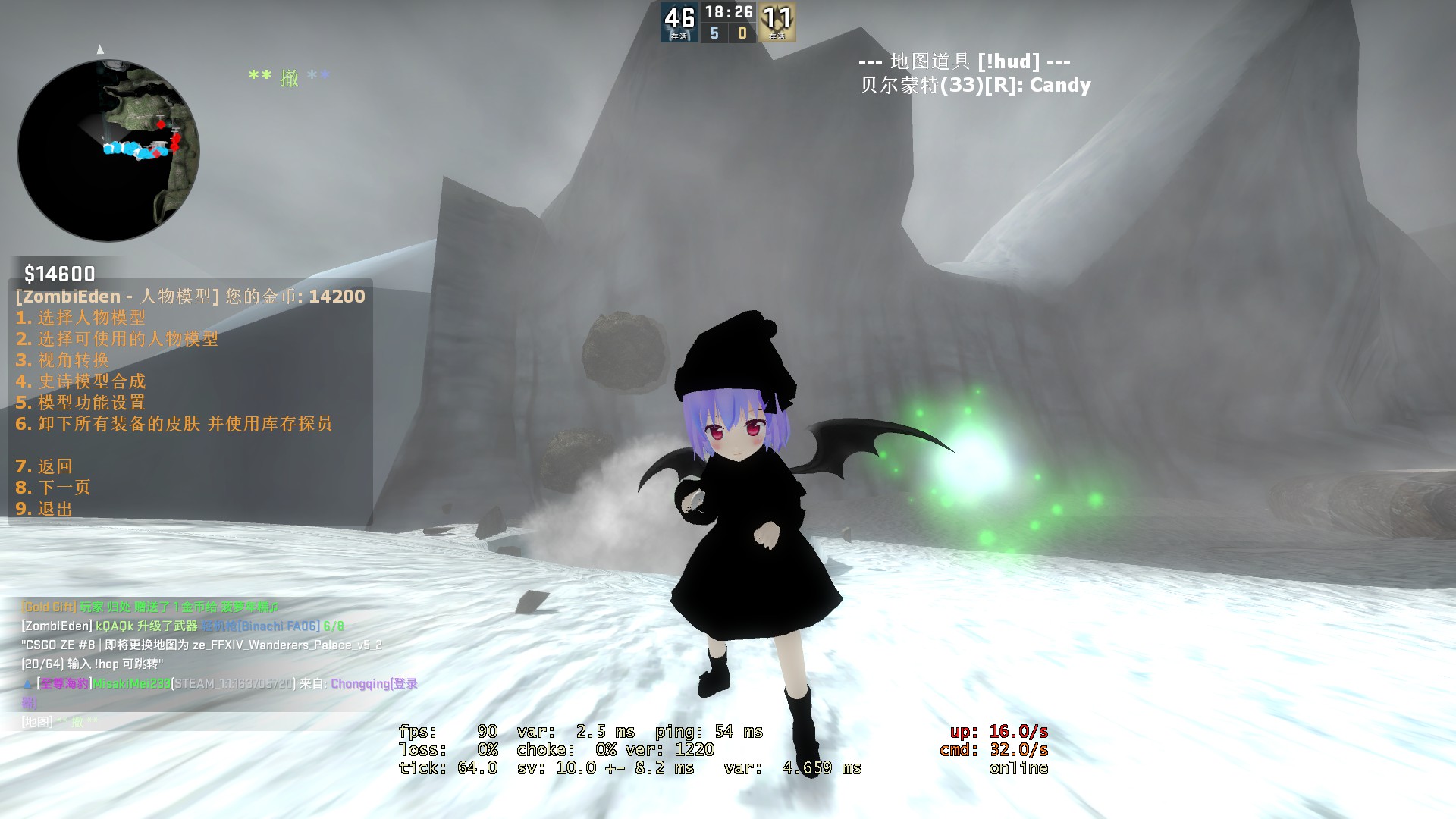Viewport: 1456px width, 819px height.
Task: Exit the menu with 退出
Action: pyautogui.click(x=44, y=509)
